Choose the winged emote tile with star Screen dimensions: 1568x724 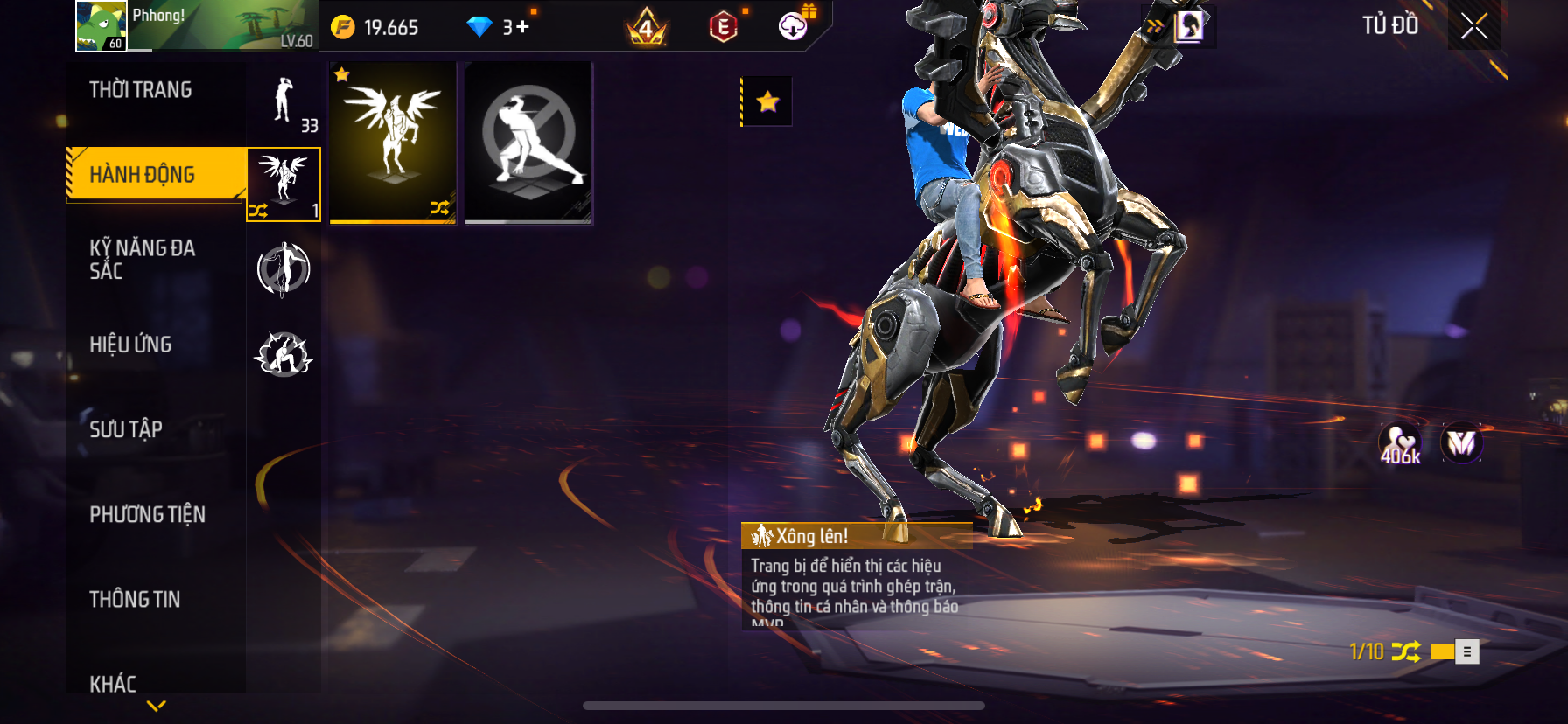[x=393, y=143]
